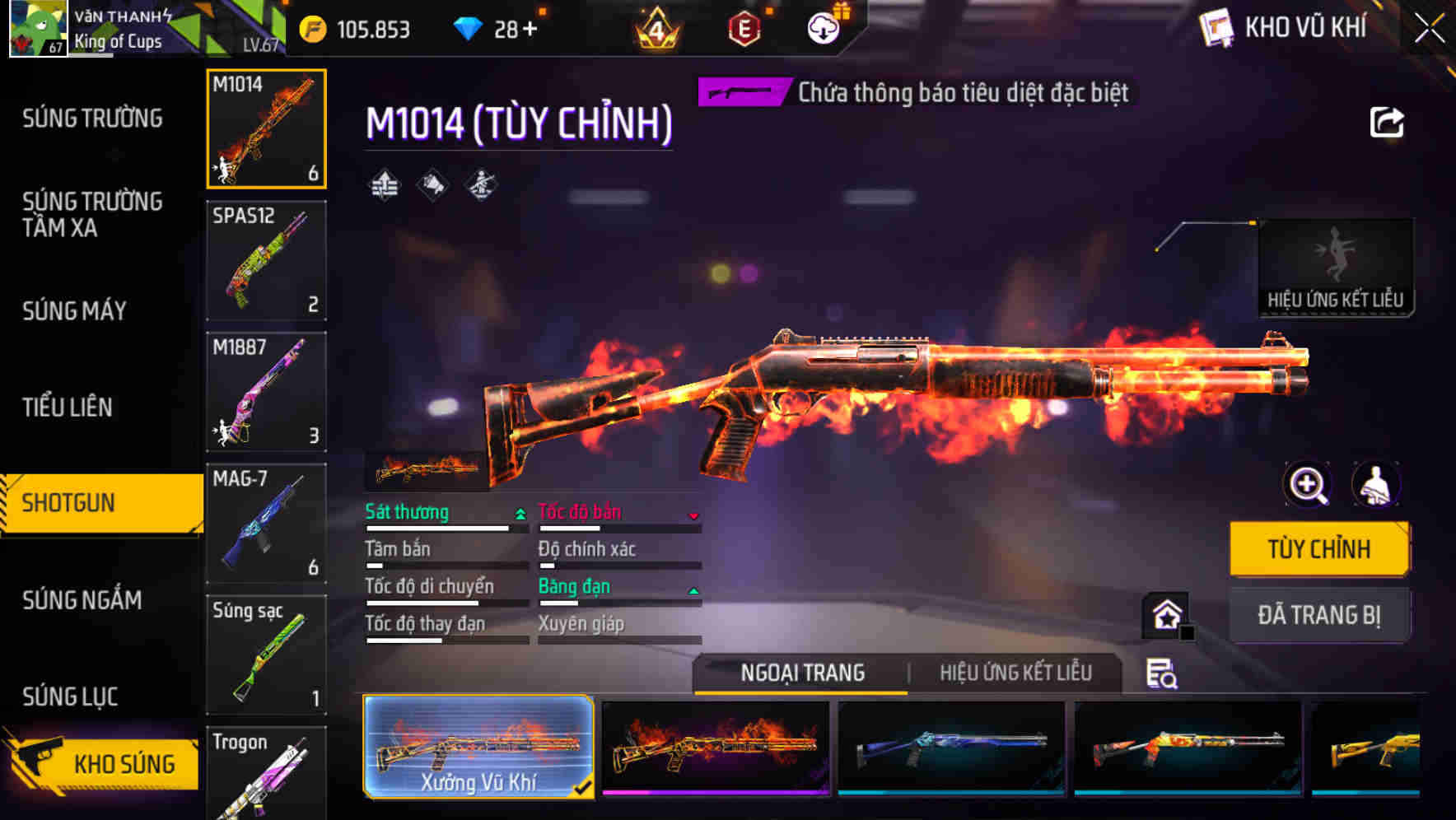Switch to the HIỆU ỨNG KẾT LIỄU tab

[x=1016, y=673]
